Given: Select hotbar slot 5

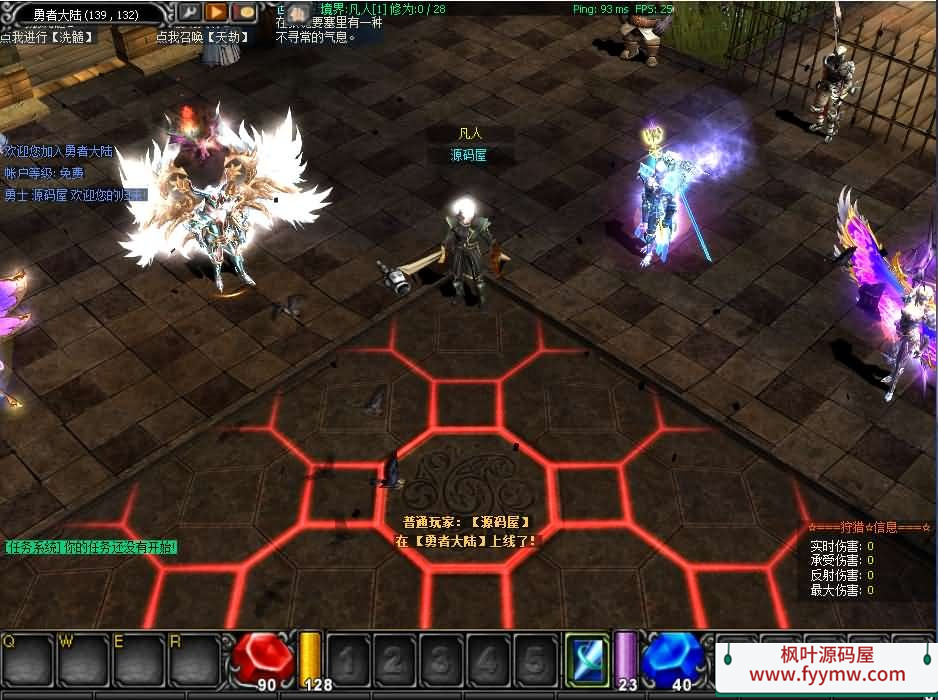Looking at the screenshot, I should click(x=534, y=661).
